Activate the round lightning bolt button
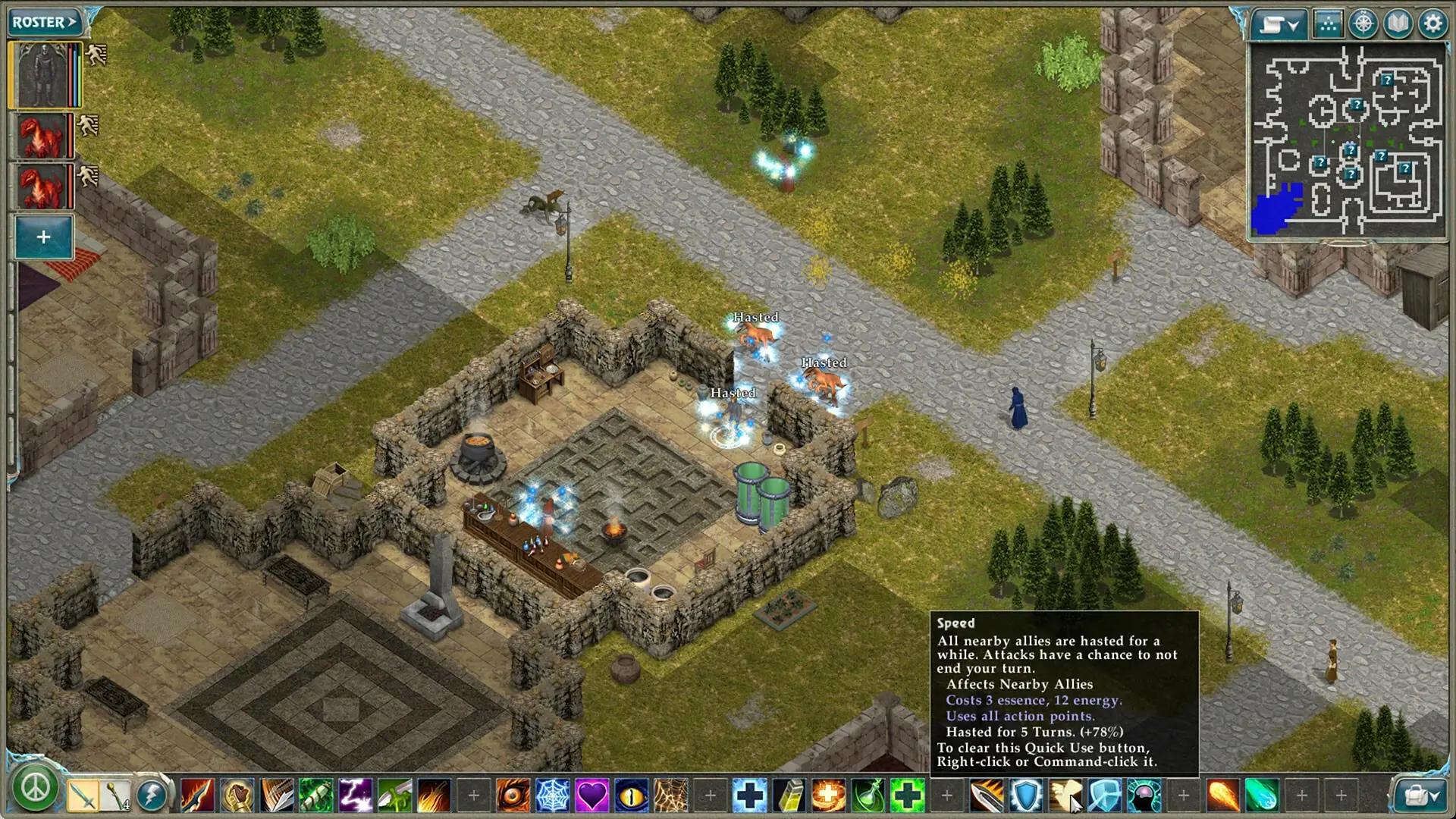Screen dimensions: 1456x819 152,795
